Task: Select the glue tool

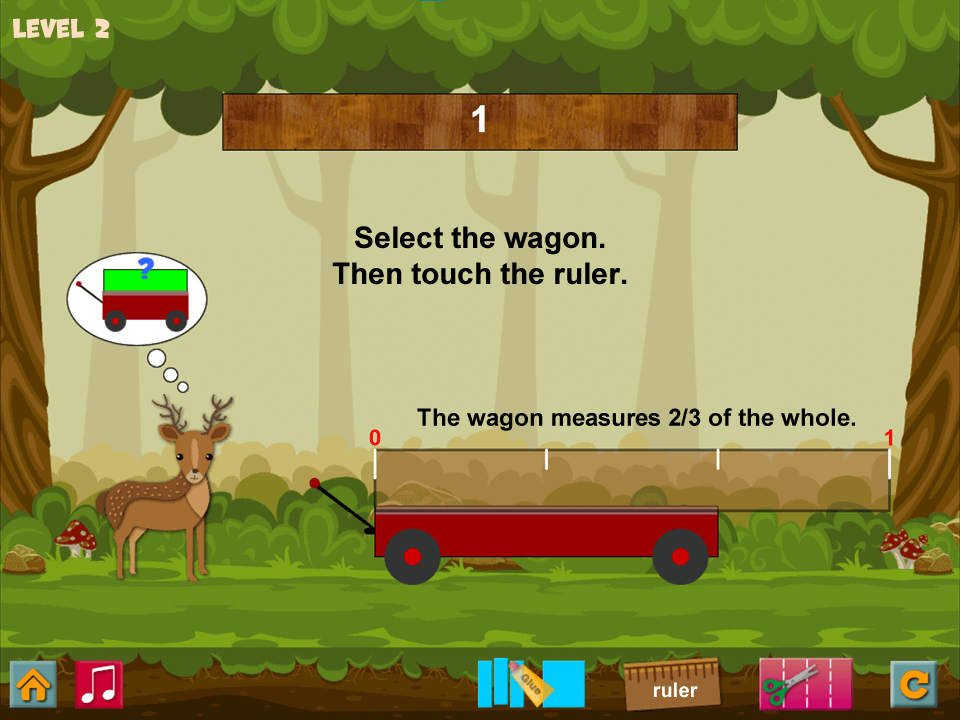Action: [530, 684]
